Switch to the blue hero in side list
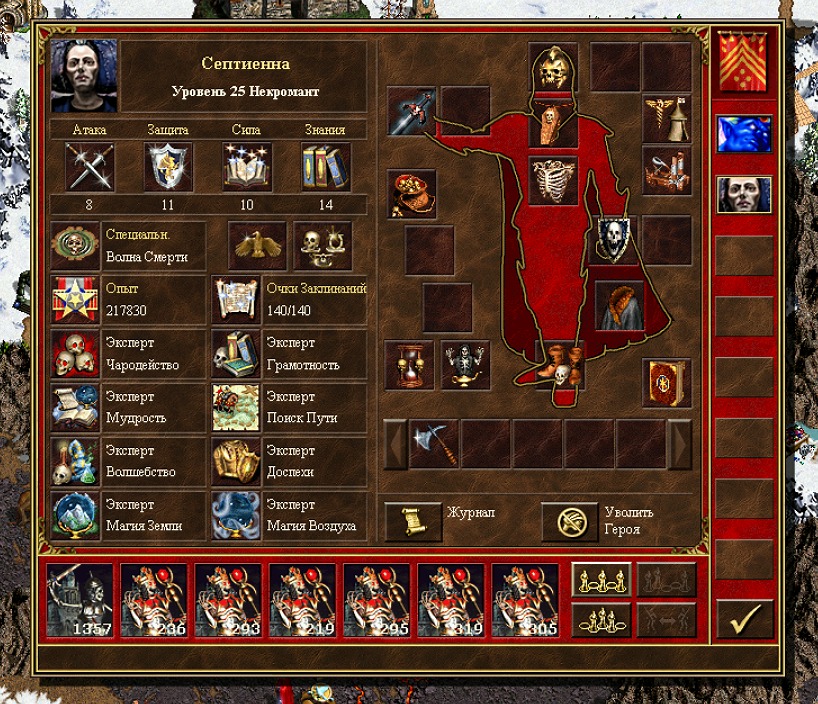Screen dimensions: 818x704 [744, 134]
